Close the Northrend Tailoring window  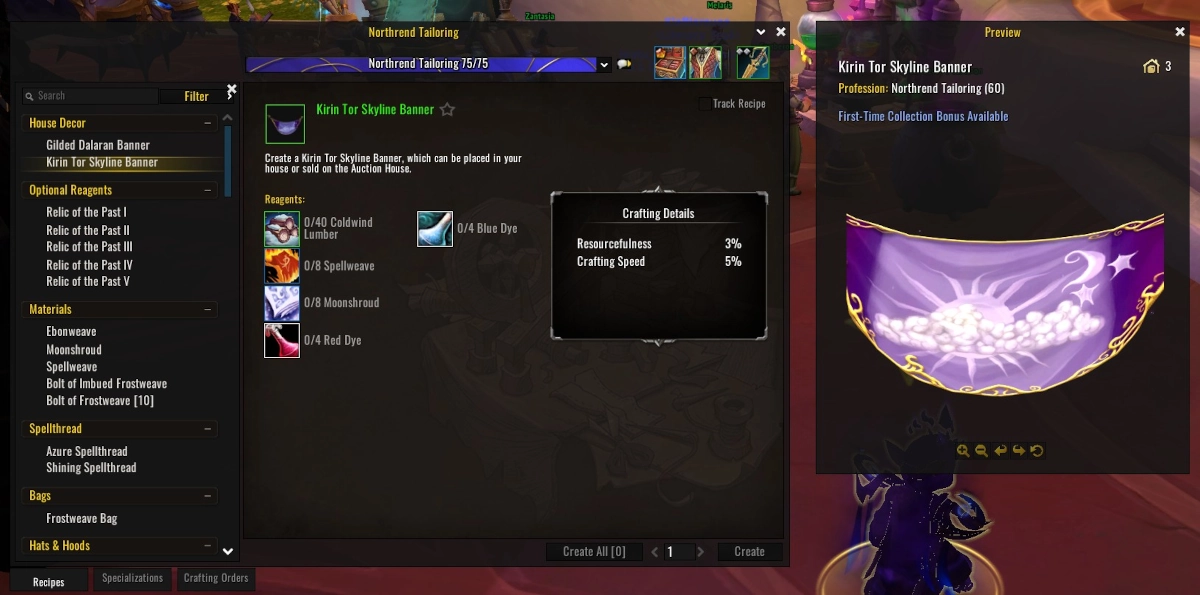[779, 32]
